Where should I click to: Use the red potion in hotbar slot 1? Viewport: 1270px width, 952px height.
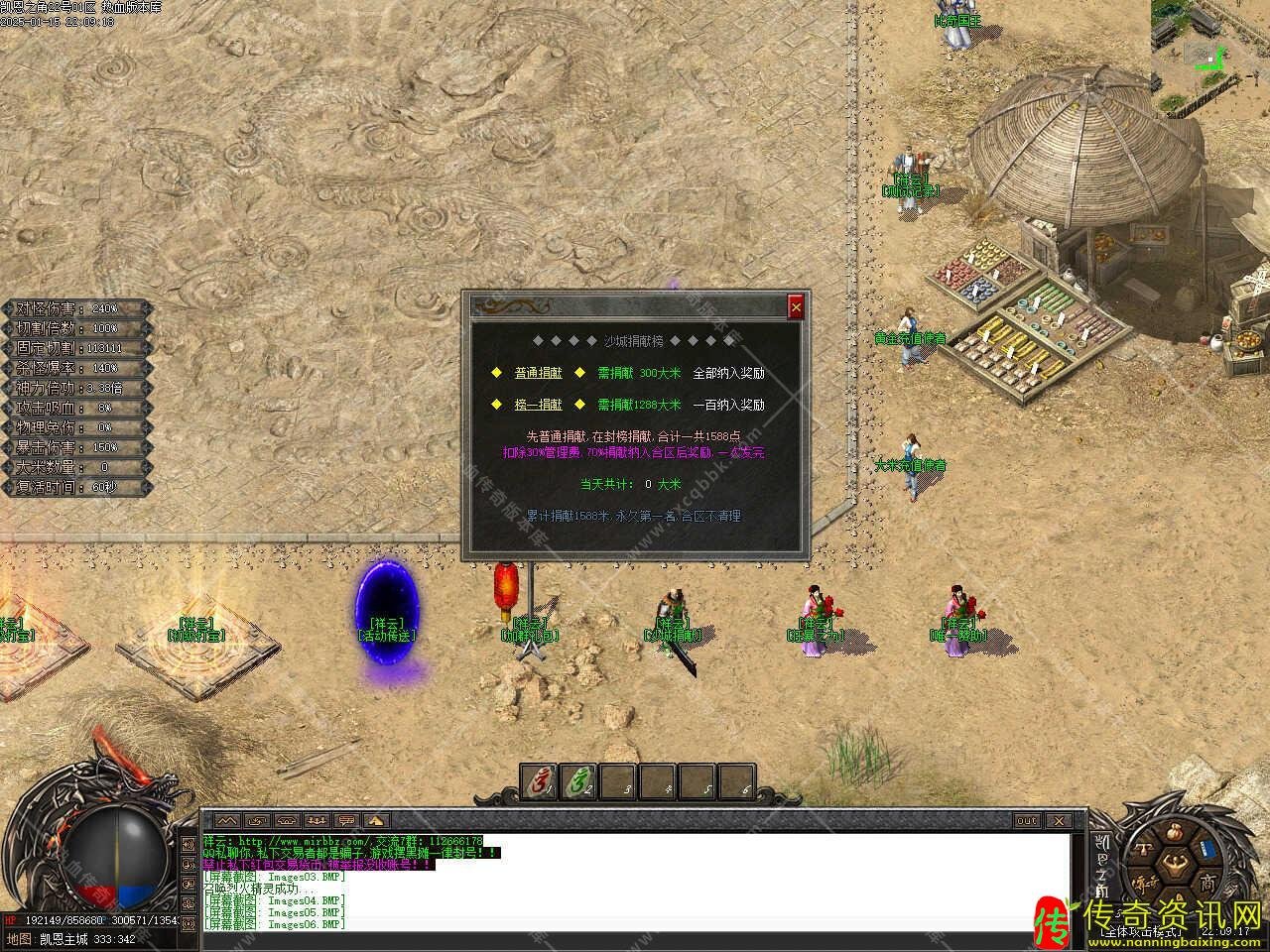tap(539, 783)
